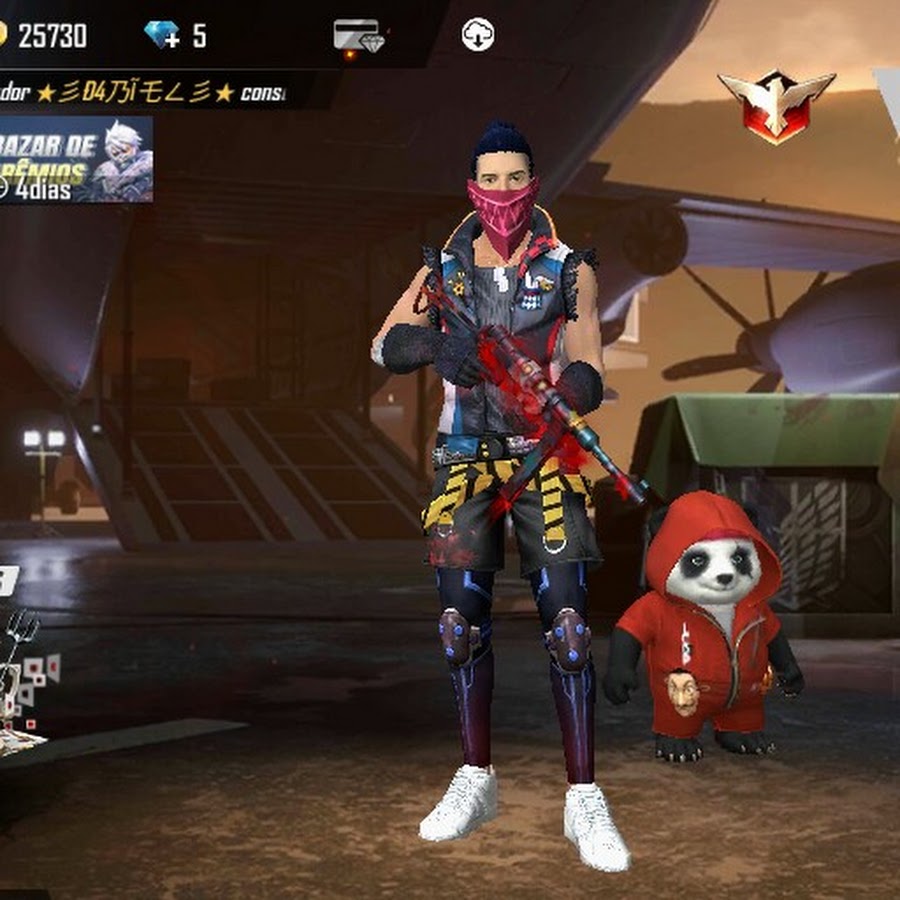900x900 pixels.
Task: Add diamonds using the diamond plus icon
Action: [x=162, y=36]
